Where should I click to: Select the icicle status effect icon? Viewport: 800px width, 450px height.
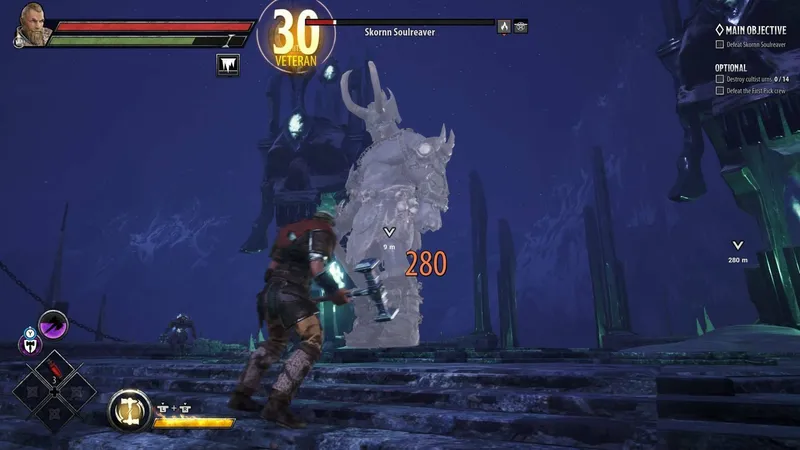tap(227, 65)
